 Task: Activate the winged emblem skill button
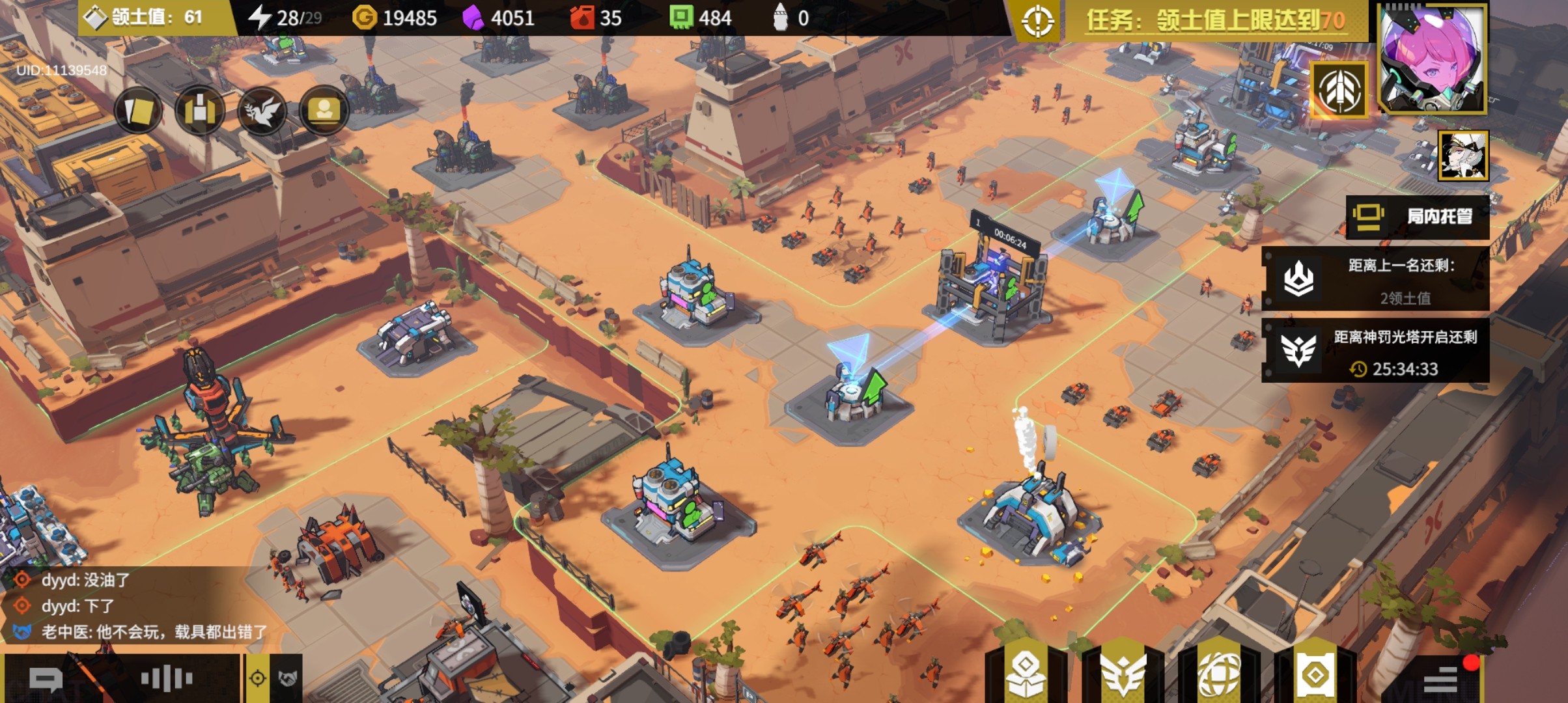(1339, 91)
